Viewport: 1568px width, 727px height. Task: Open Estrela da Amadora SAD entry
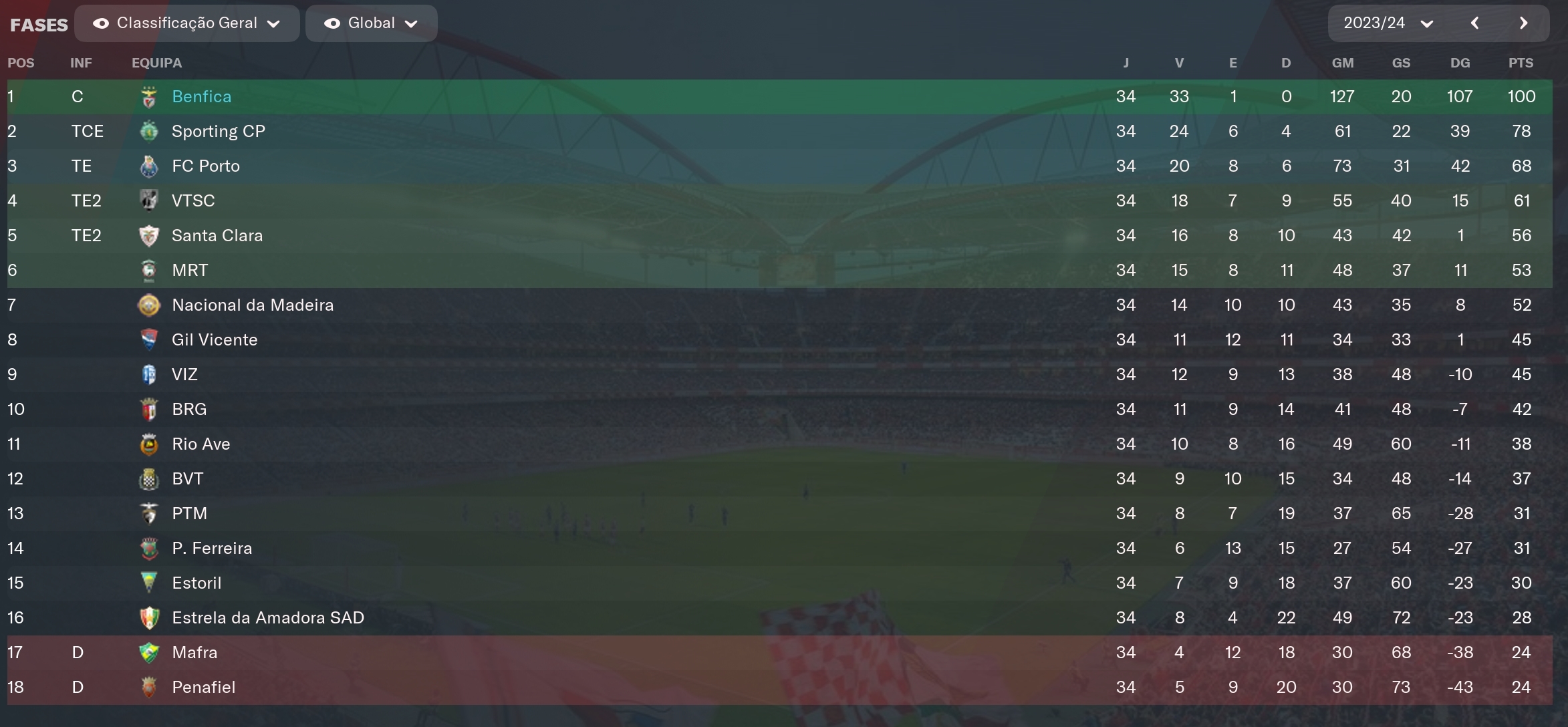[267, 618]
